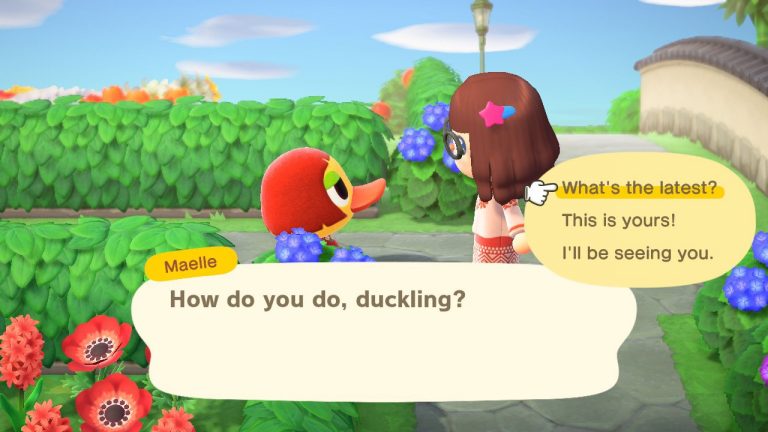This screenshot has height=432, width=768.
Task: Pick "I'll be seeing you." to leave
Action: (x=637, y=252)
